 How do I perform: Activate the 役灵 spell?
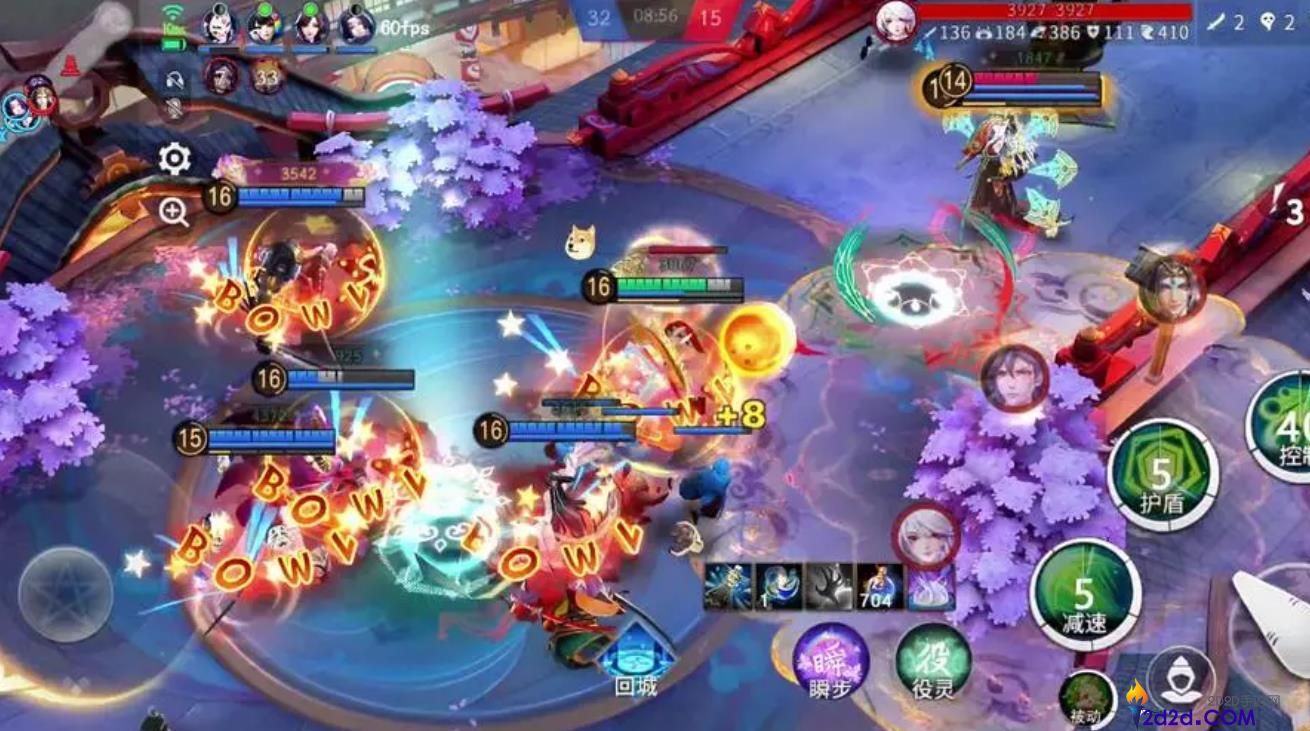pyautogui.click(x=932, y=660)
